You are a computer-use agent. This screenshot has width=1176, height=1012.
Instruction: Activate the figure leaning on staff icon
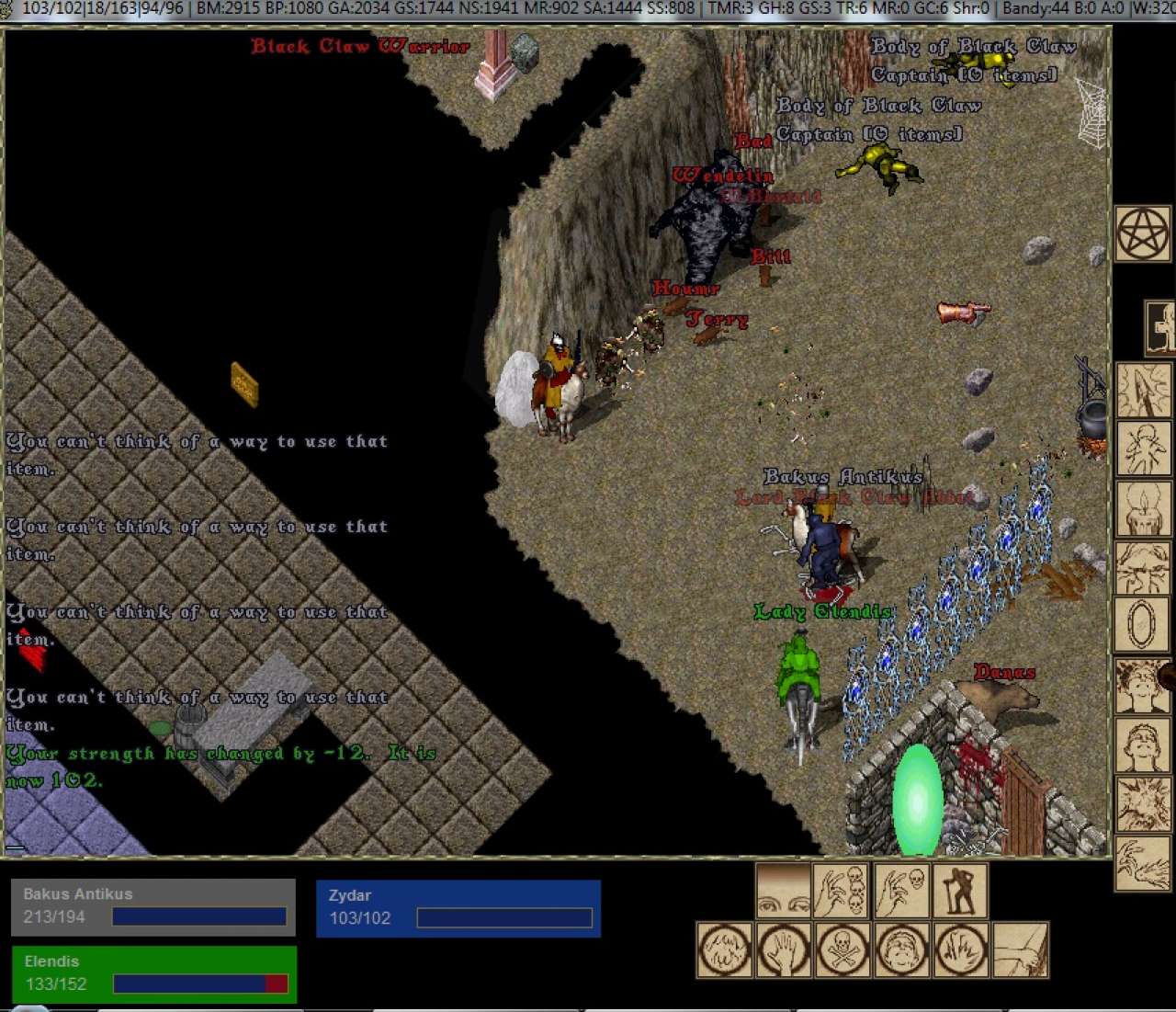point(959,890)
